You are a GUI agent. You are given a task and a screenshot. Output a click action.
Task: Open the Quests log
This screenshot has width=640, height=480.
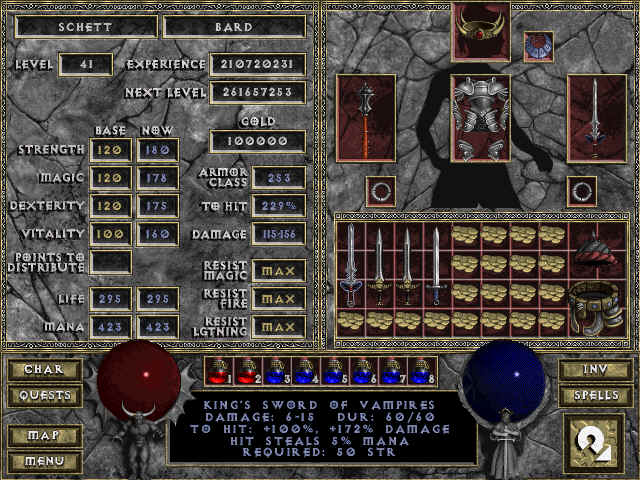43,396
